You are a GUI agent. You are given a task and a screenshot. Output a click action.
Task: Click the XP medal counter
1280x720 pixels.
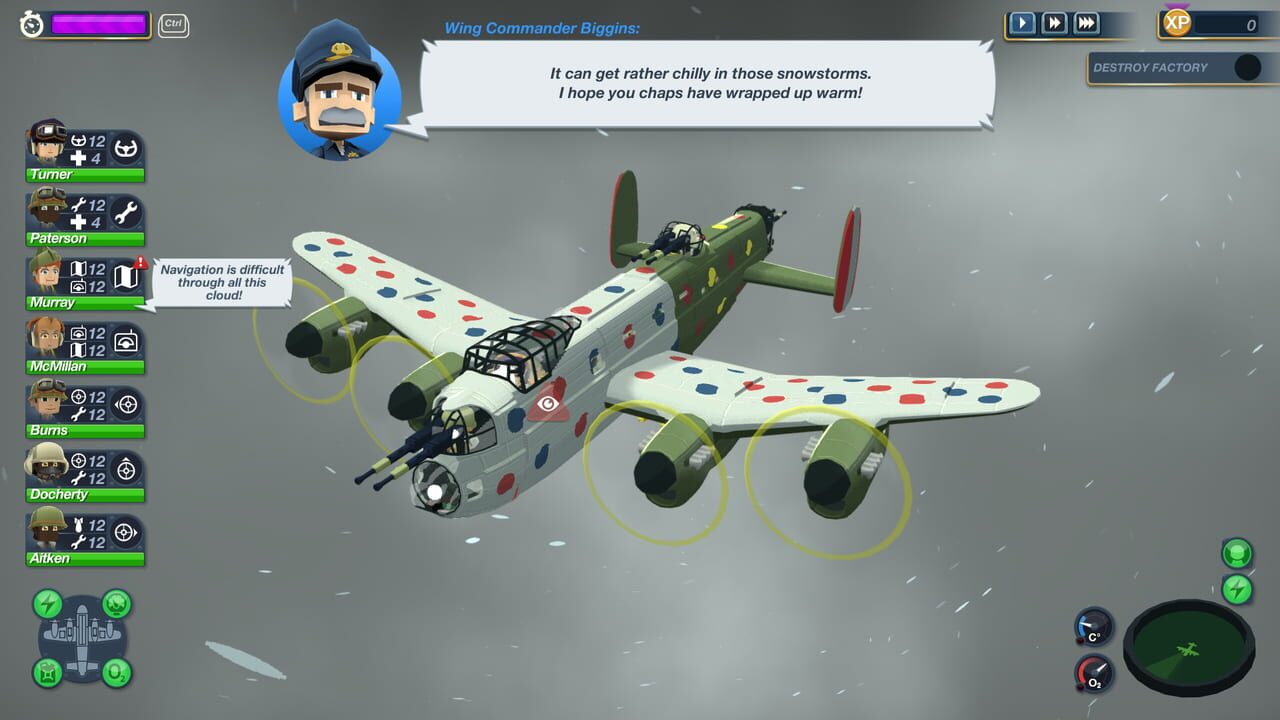coord(1176,22)
